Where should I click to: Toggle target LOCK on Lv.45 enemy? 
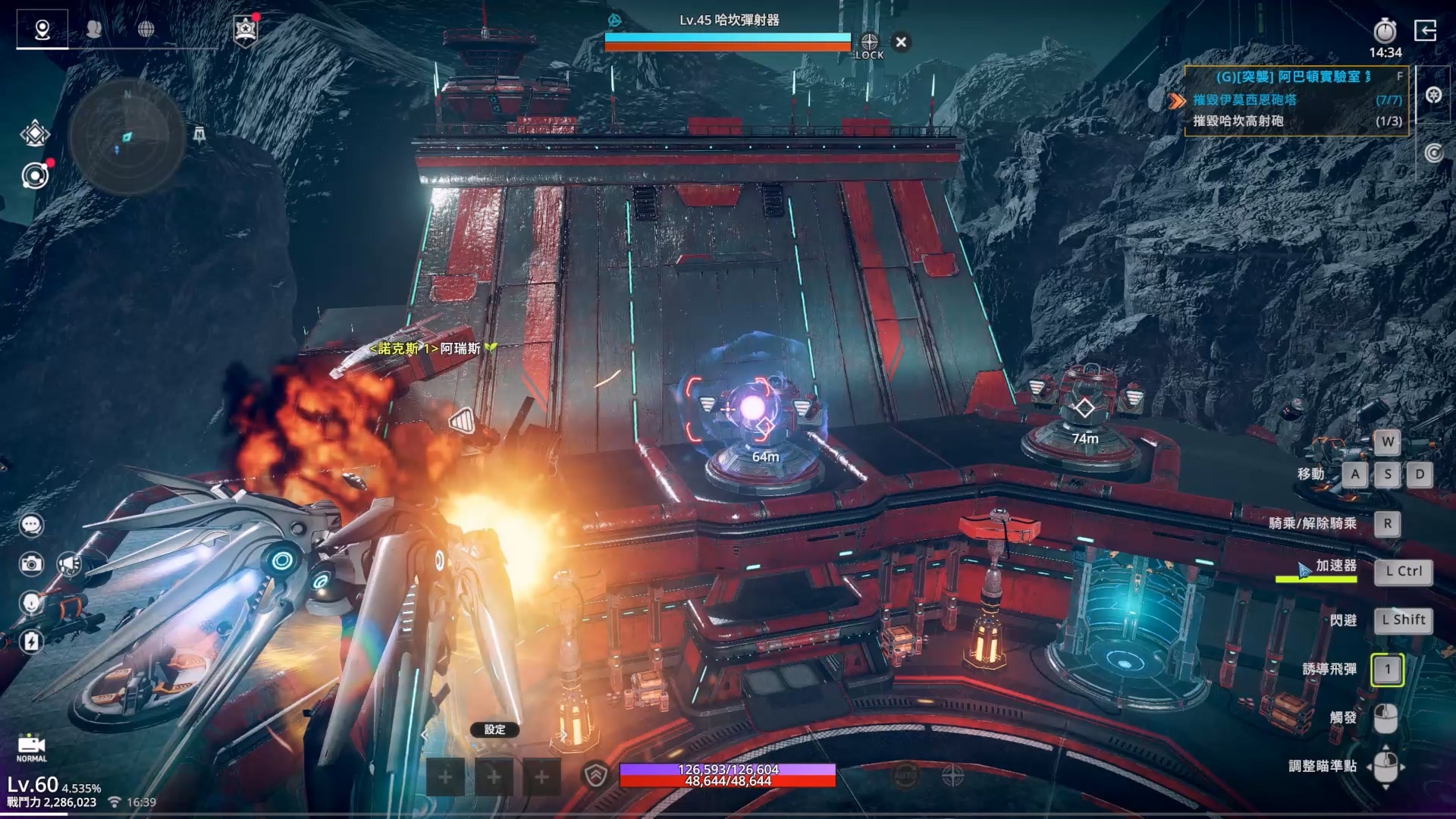tap(869, 45)
